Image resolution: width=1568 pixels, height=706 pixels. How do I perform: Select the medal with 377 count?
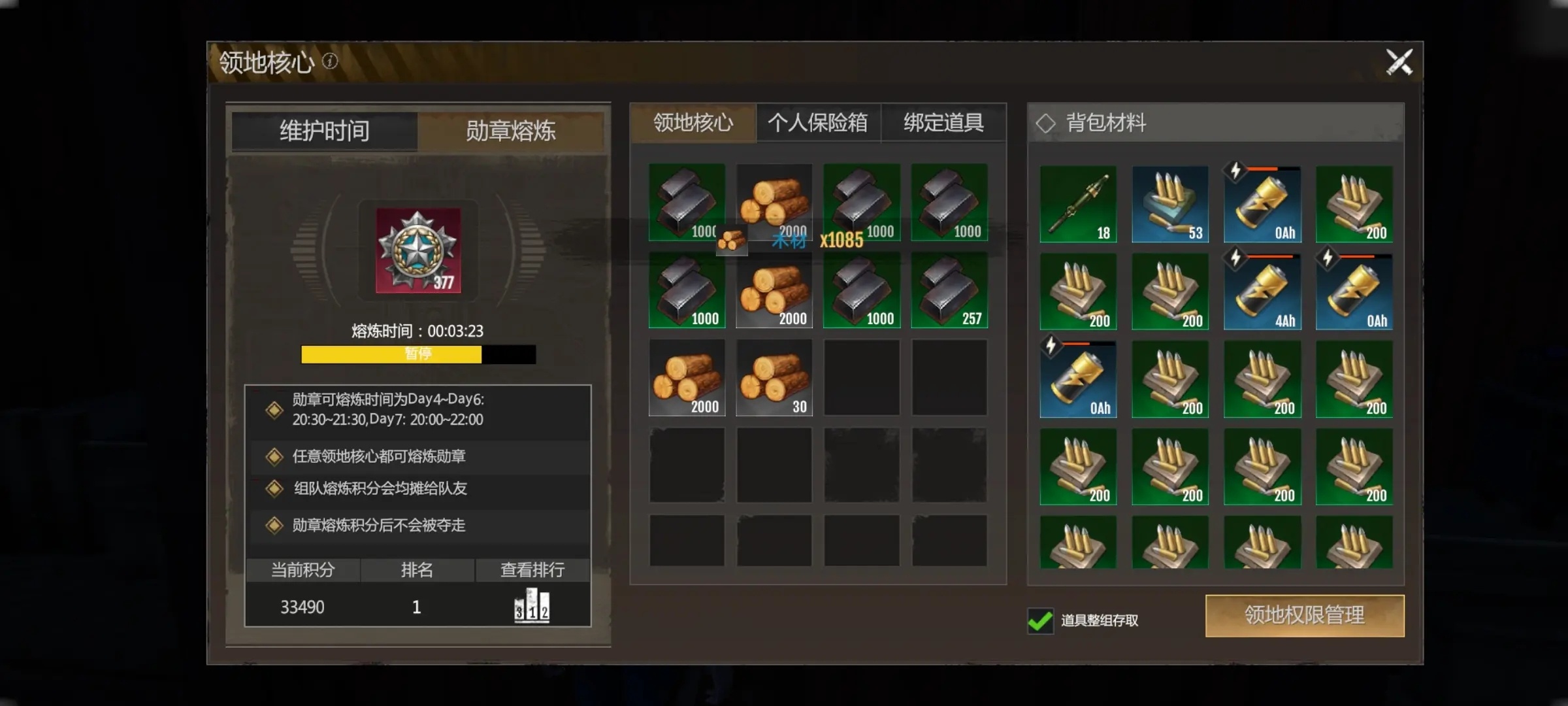(418, 250)
